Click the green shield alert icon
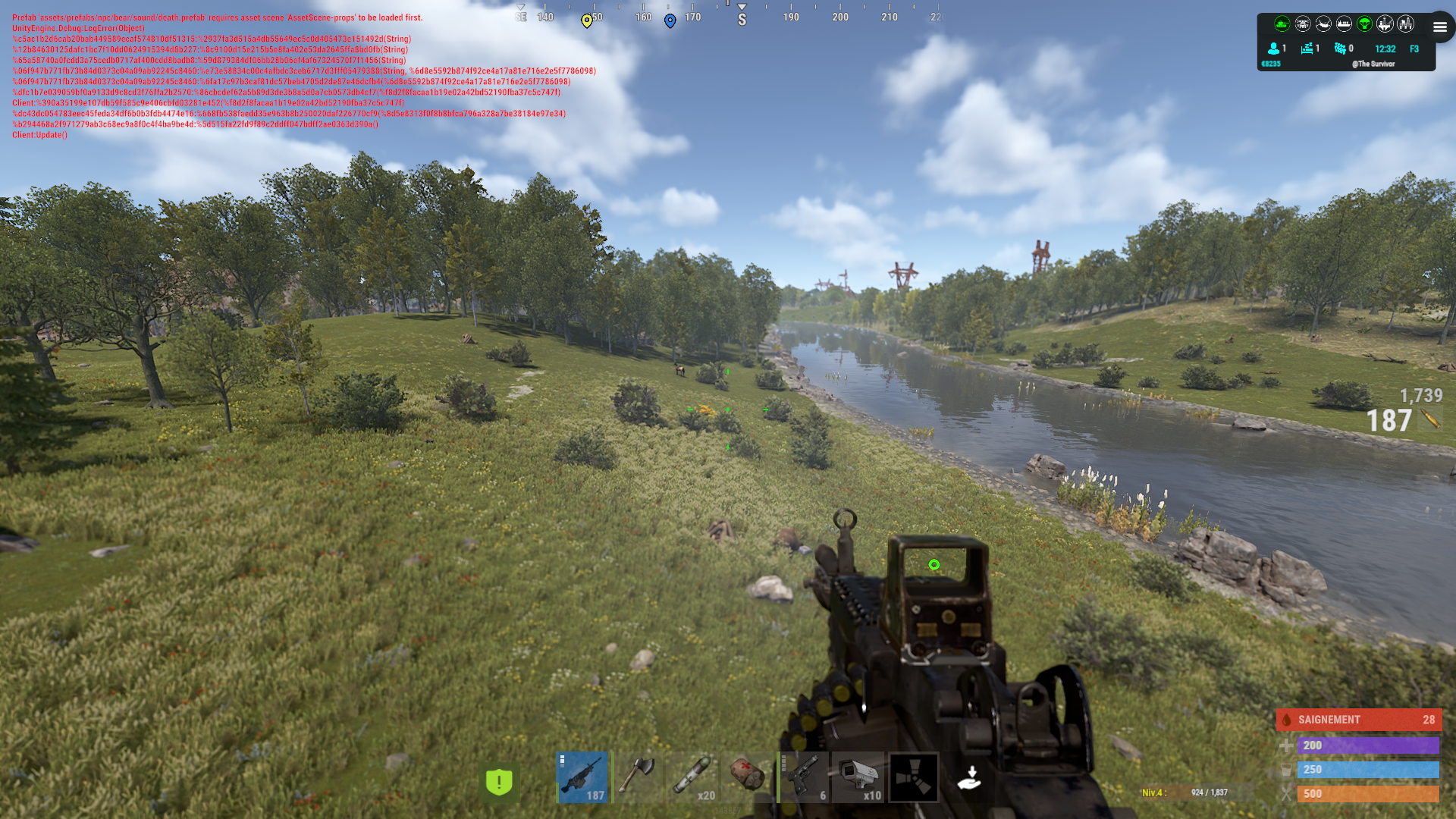 point(499,782)
